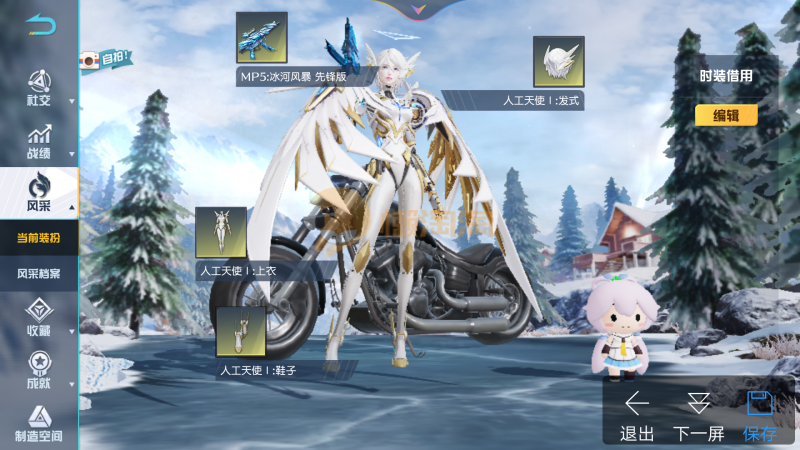The height and width of the screenshot is (450, 800).
Task: Select the 风采 style menu
Action: [x=39, y=192]
